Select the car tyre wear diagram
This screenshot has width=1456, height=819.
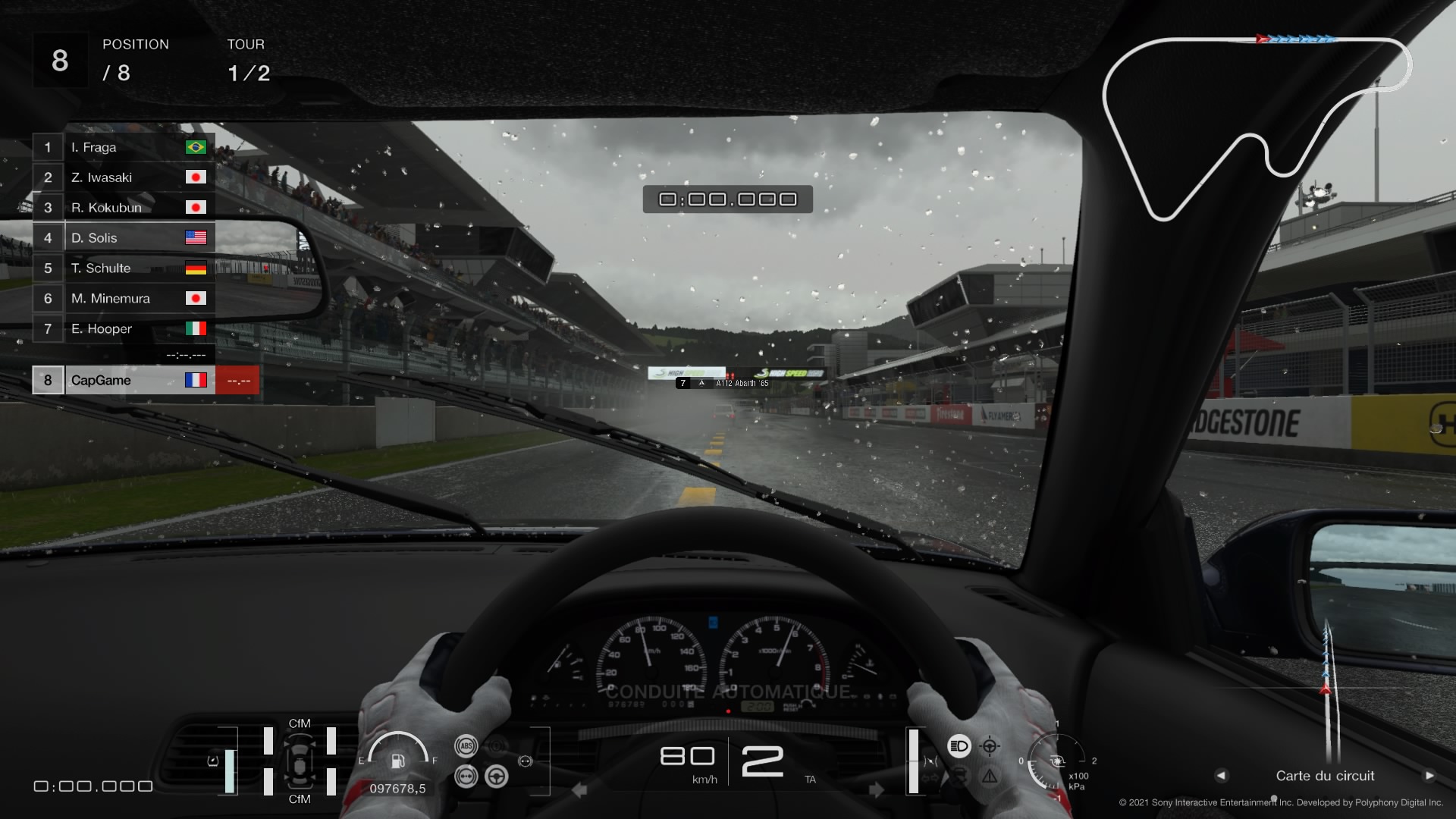300,761
